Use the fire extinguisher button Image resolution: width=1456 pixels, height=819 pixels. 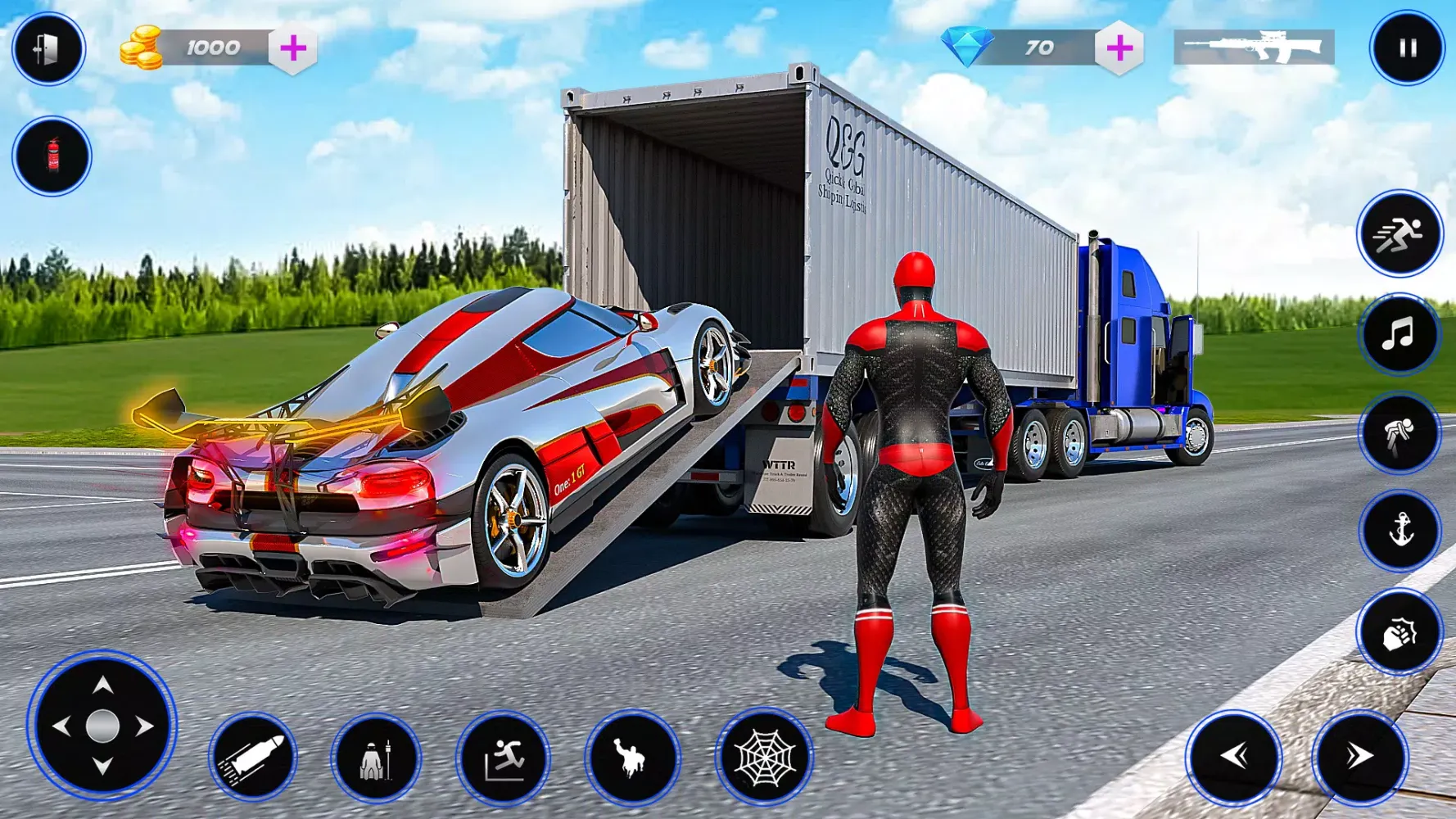point(52,156)
